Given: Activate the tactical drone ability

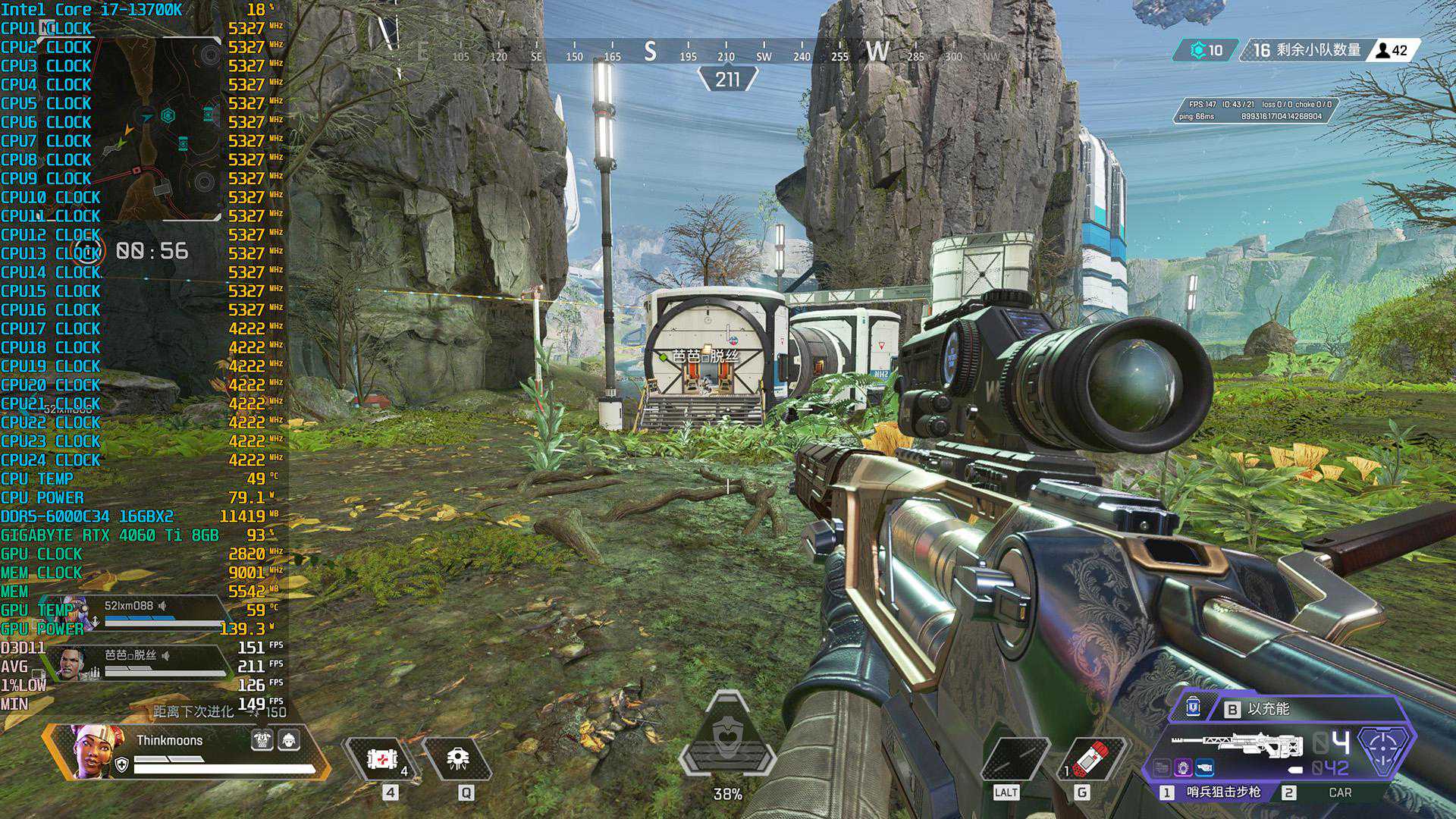Looking at the screenshot, I should click(x=458, y=758).
